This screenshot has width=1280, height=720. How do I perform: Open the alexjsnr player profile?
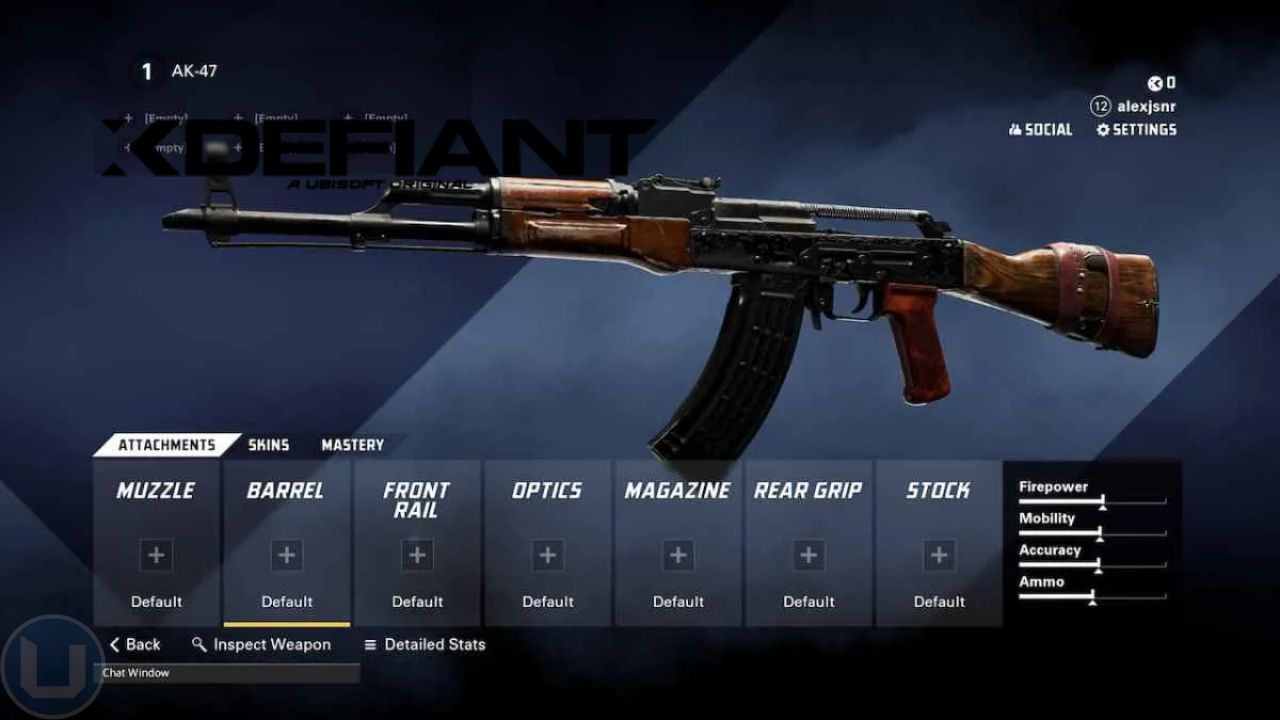(x=1134, y=106)
